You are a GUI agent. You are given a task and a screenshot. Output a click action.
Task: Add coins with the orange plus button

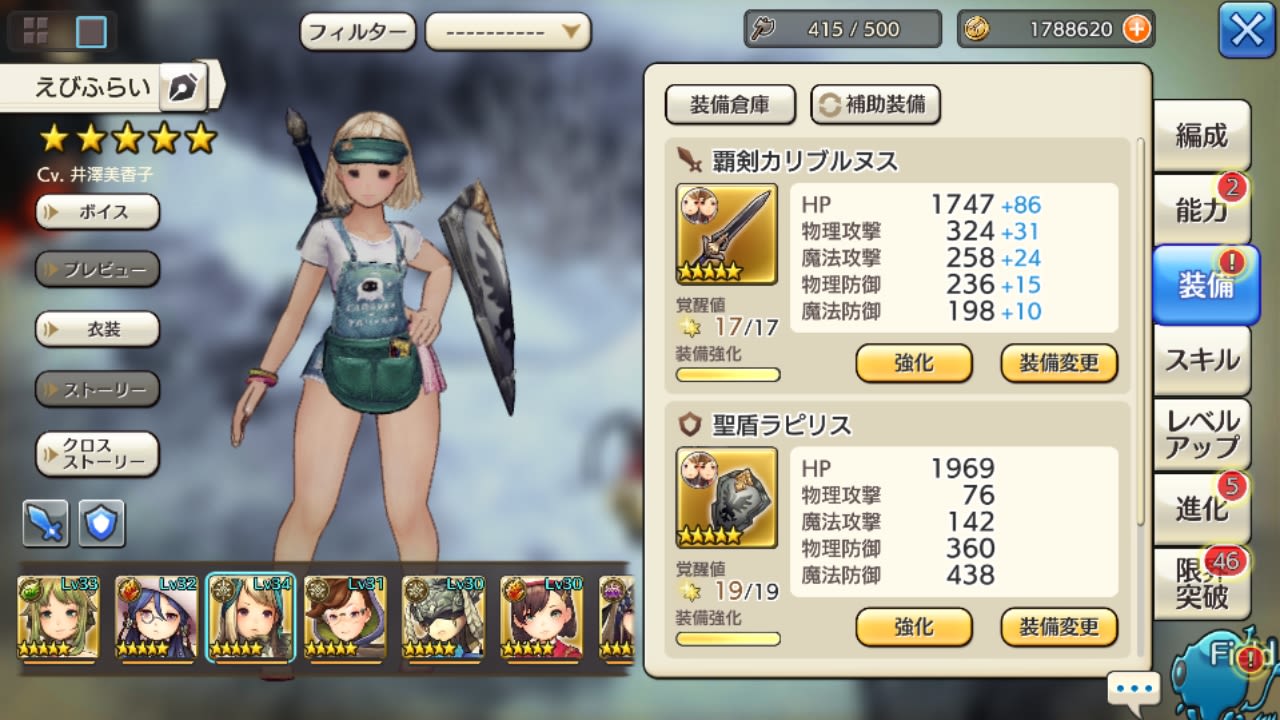coord(1136,29)
